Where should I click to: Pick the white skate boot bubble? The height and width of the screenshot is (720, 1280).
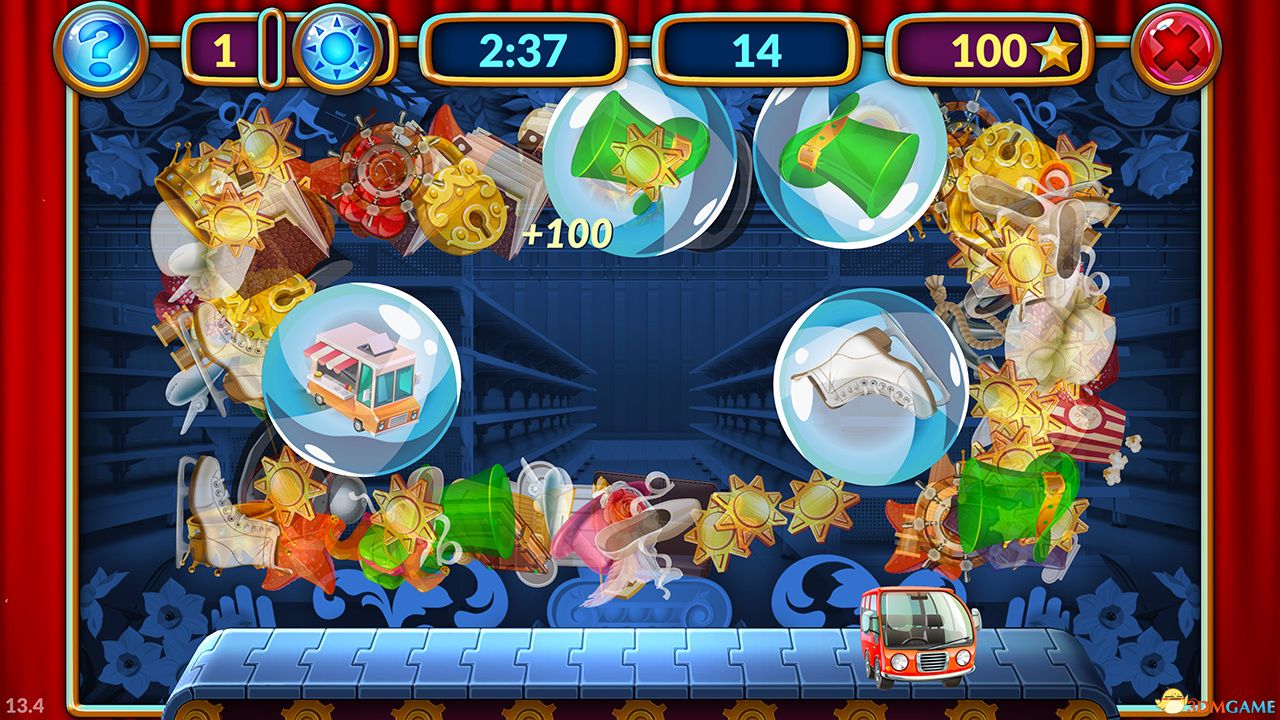click(x=870, y=387)
